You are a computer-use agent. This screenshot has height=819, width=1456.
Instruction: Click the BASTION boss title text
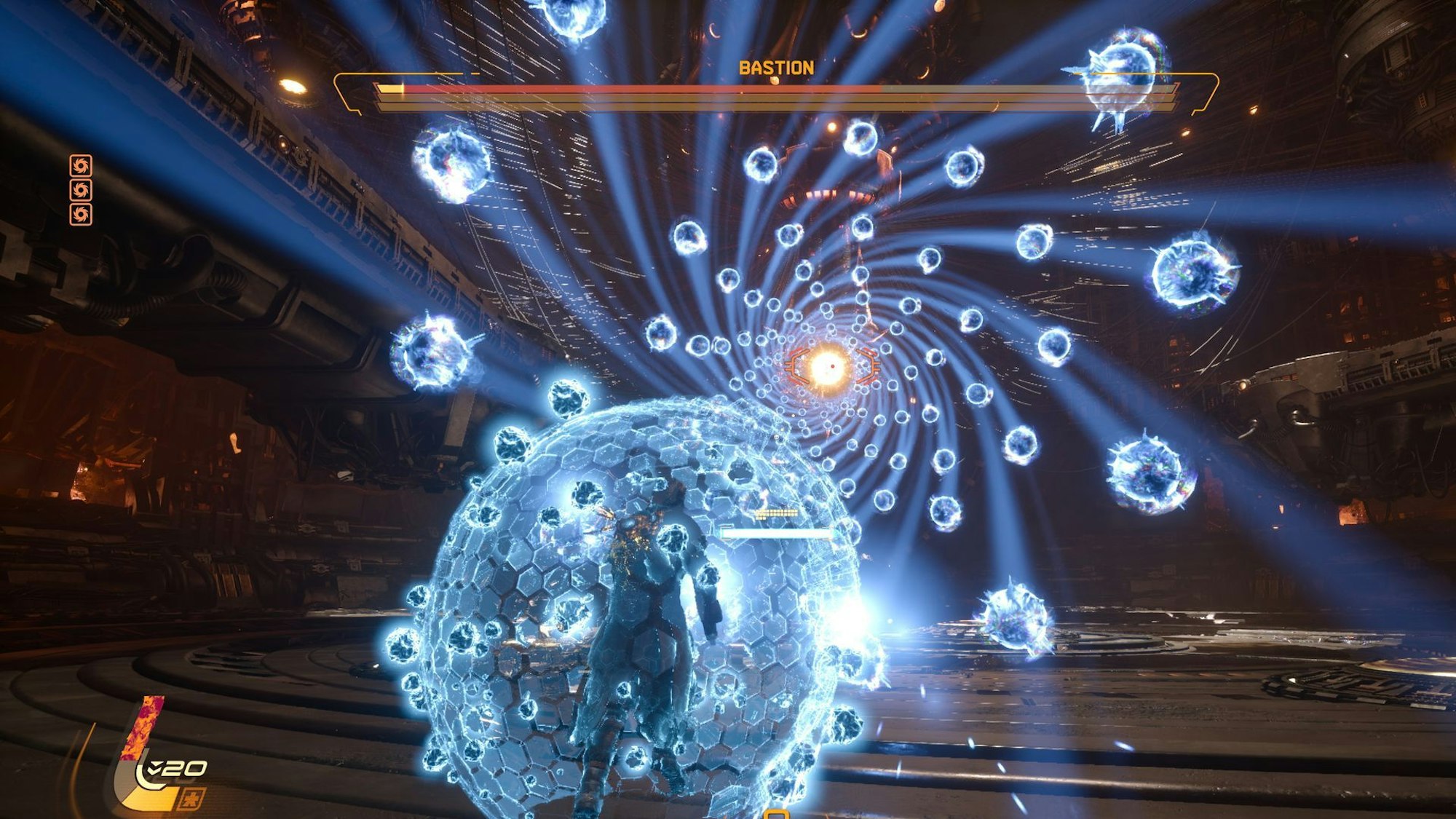pos(776,68)
